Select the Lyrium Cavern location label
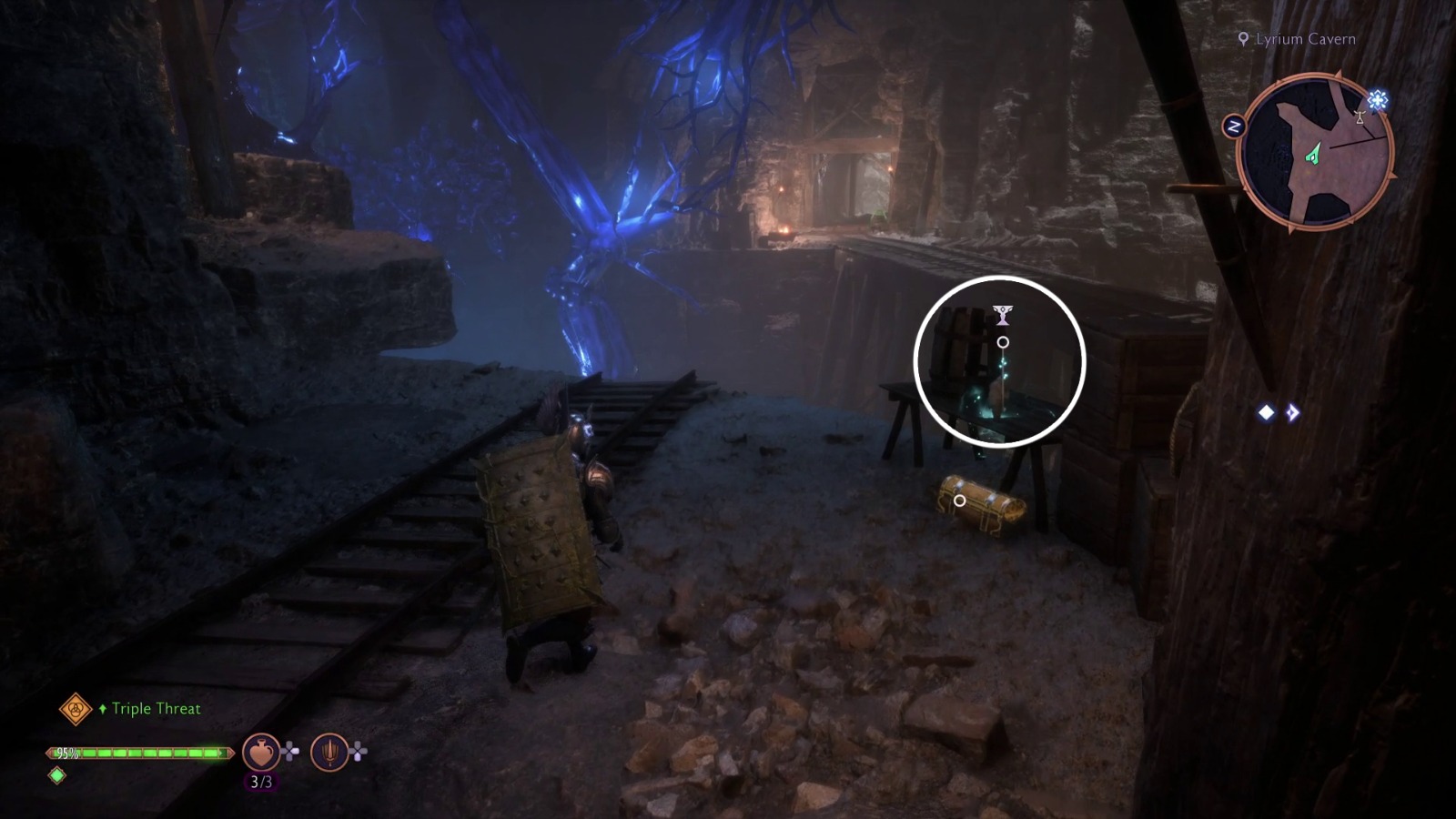This screenshot has height=819, width=1456. pyautogui.click(x=1306, y=39)
